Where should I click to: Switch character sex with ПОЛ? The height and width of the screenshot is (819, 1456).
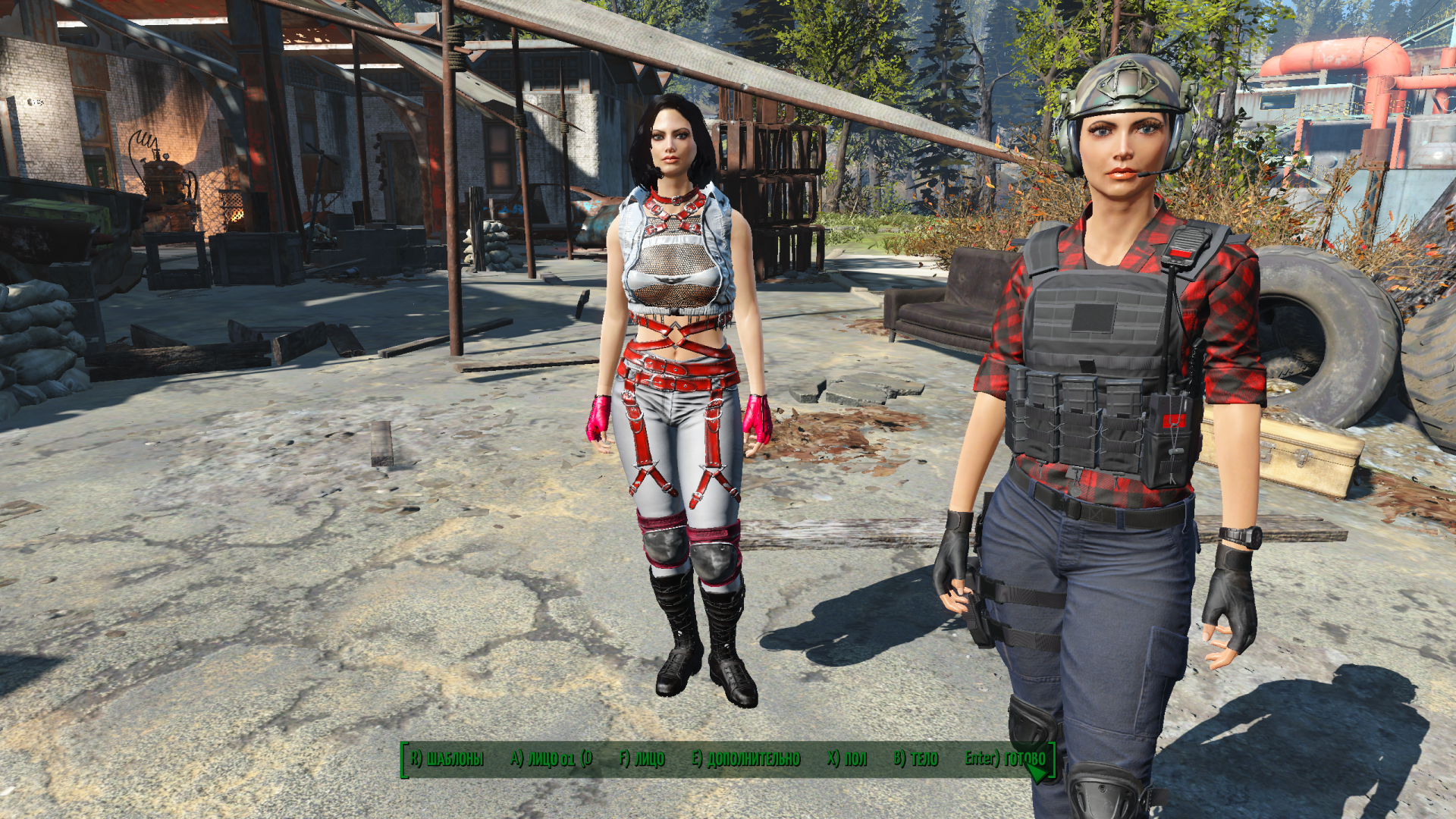pos(846,758)
